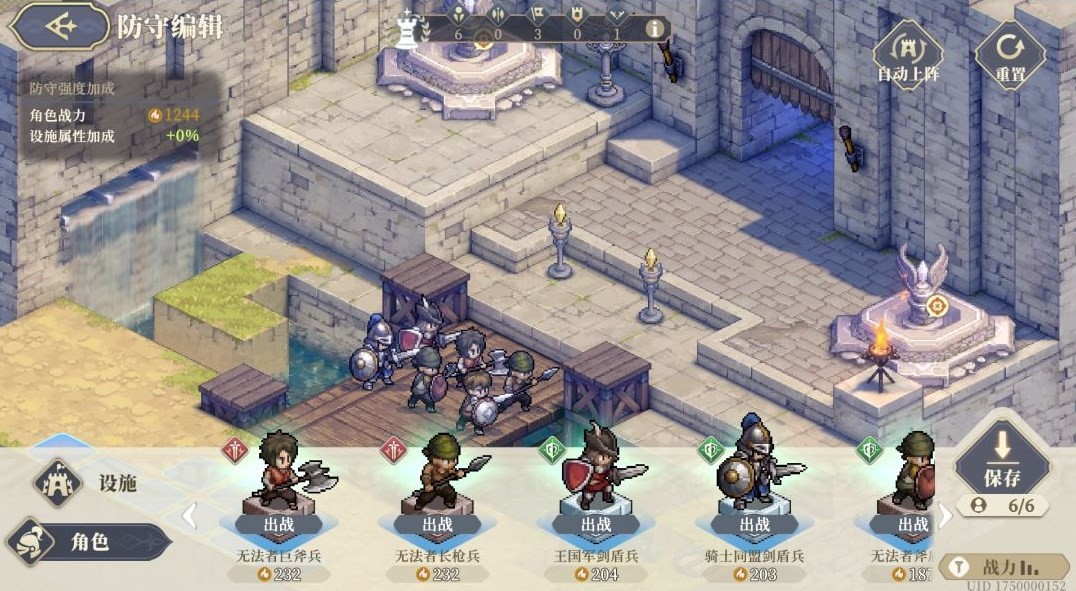Show more units with right arrow

pyautogui.click(x=943, y=516)
